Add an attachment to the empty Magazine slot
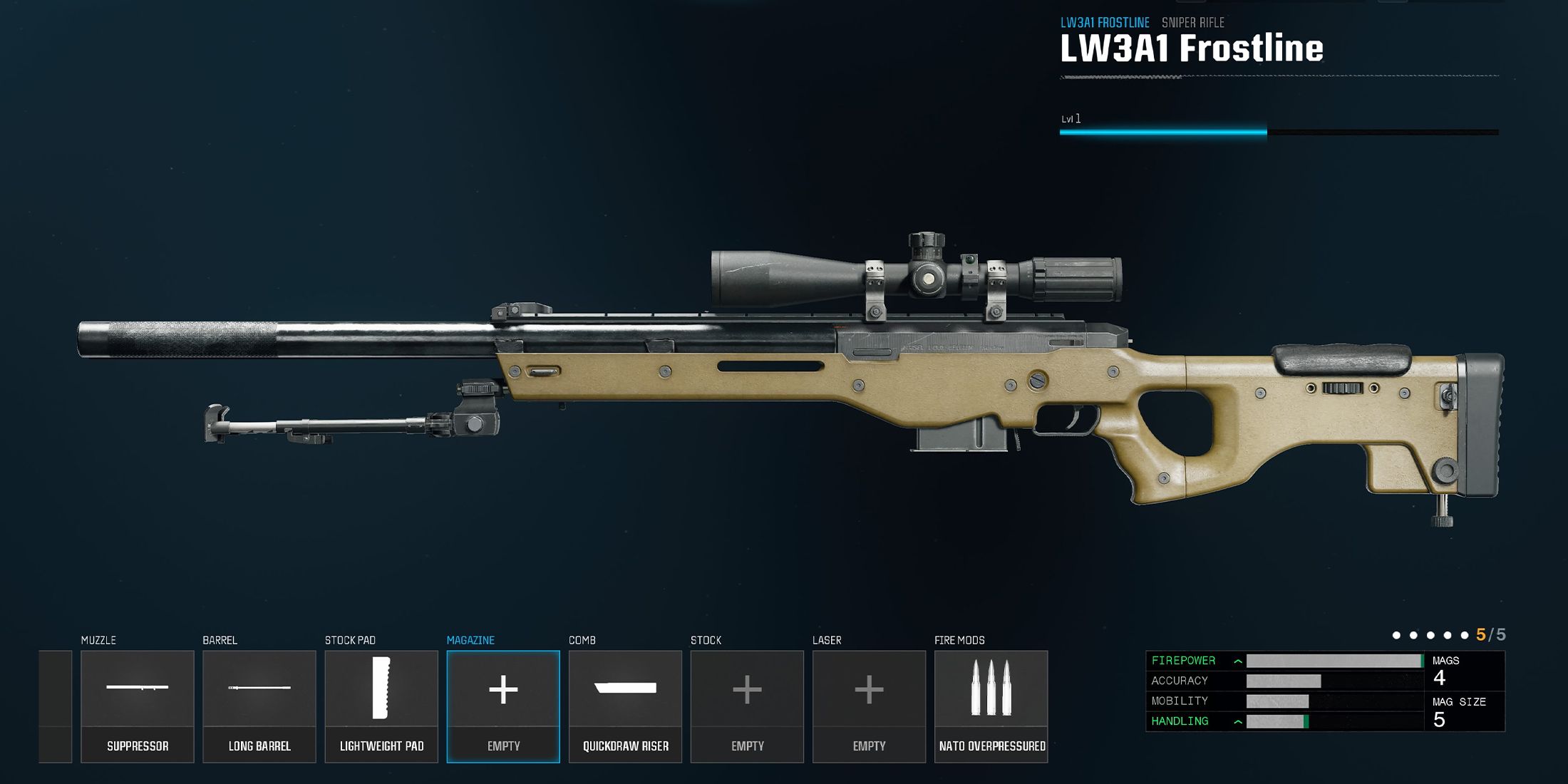 pos(503,706)
